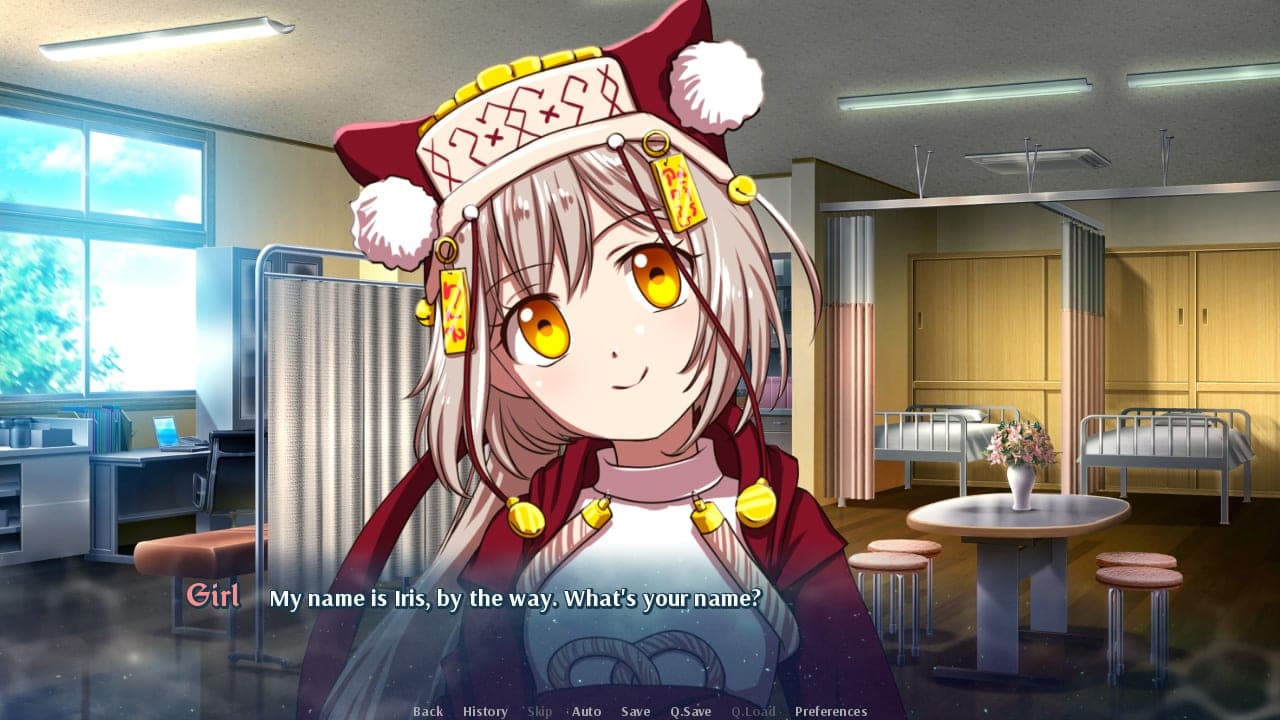Turn on Auto to read hands-free

click(585, 711)
